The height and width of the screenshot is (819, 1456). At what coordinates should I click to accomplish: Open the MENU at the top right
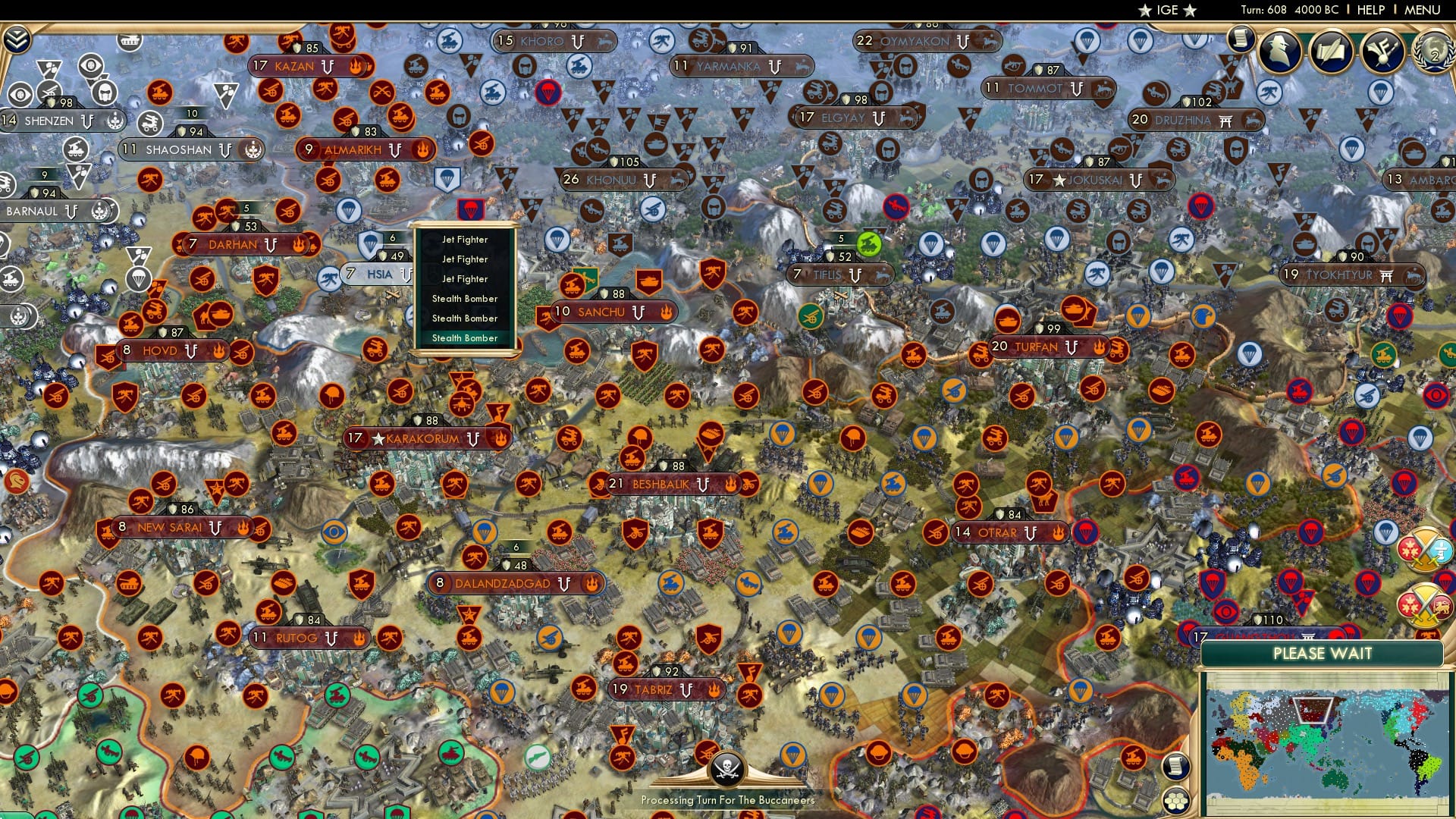(1424, 11)
